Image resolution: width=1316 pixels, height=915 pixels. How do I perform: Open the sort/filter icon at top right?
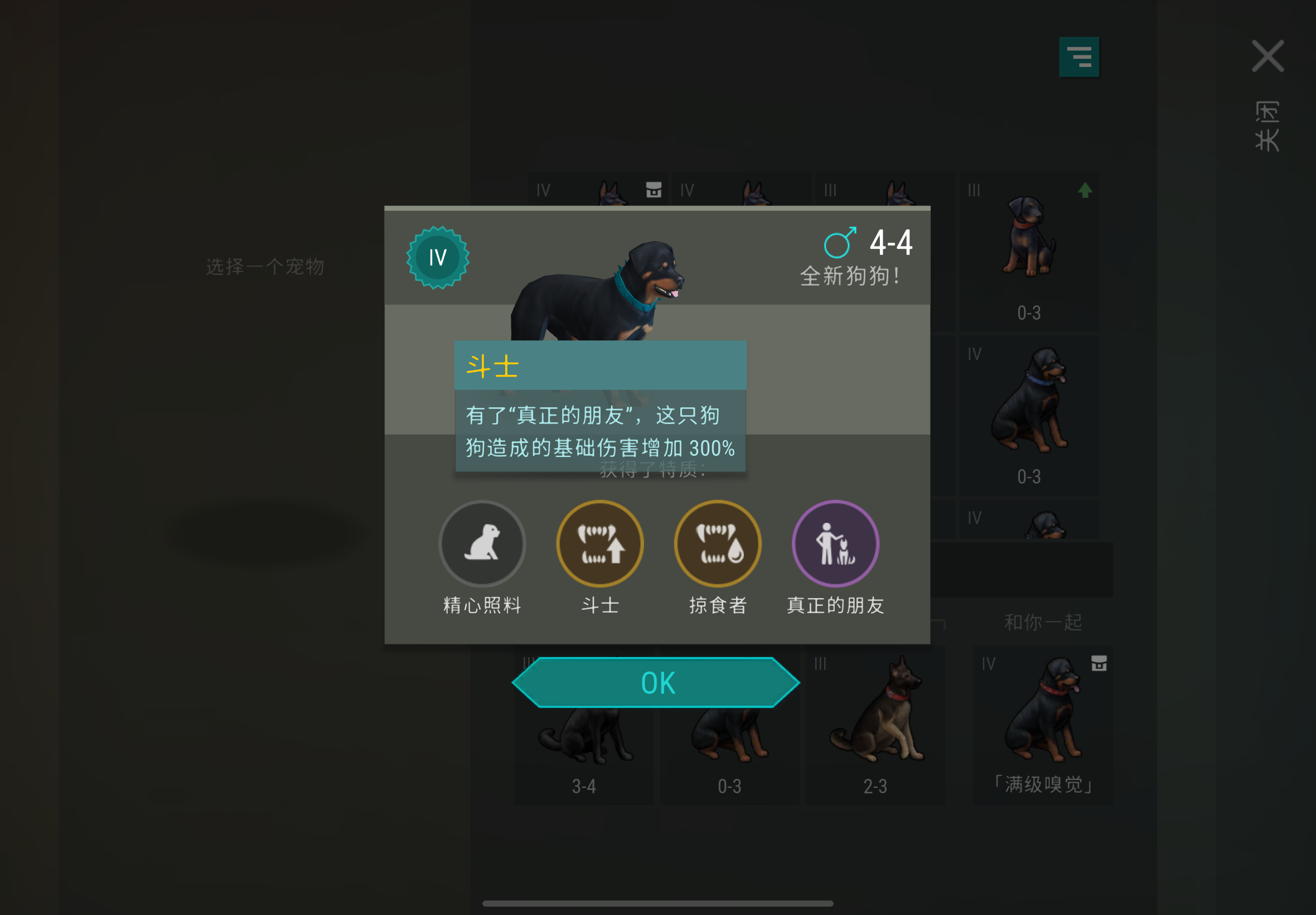click(1081, 56)
